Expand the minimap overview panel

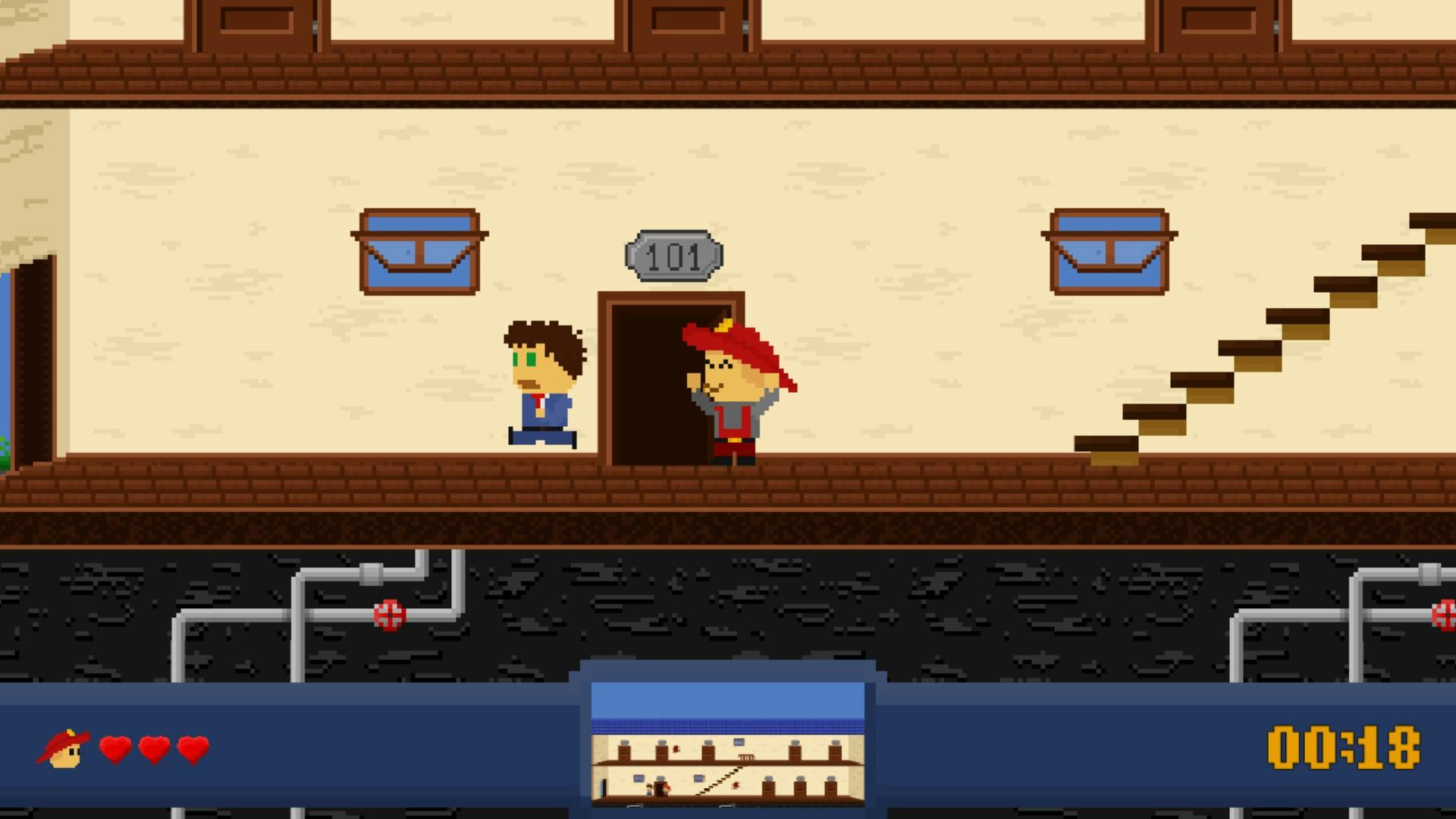pos(728,739)
